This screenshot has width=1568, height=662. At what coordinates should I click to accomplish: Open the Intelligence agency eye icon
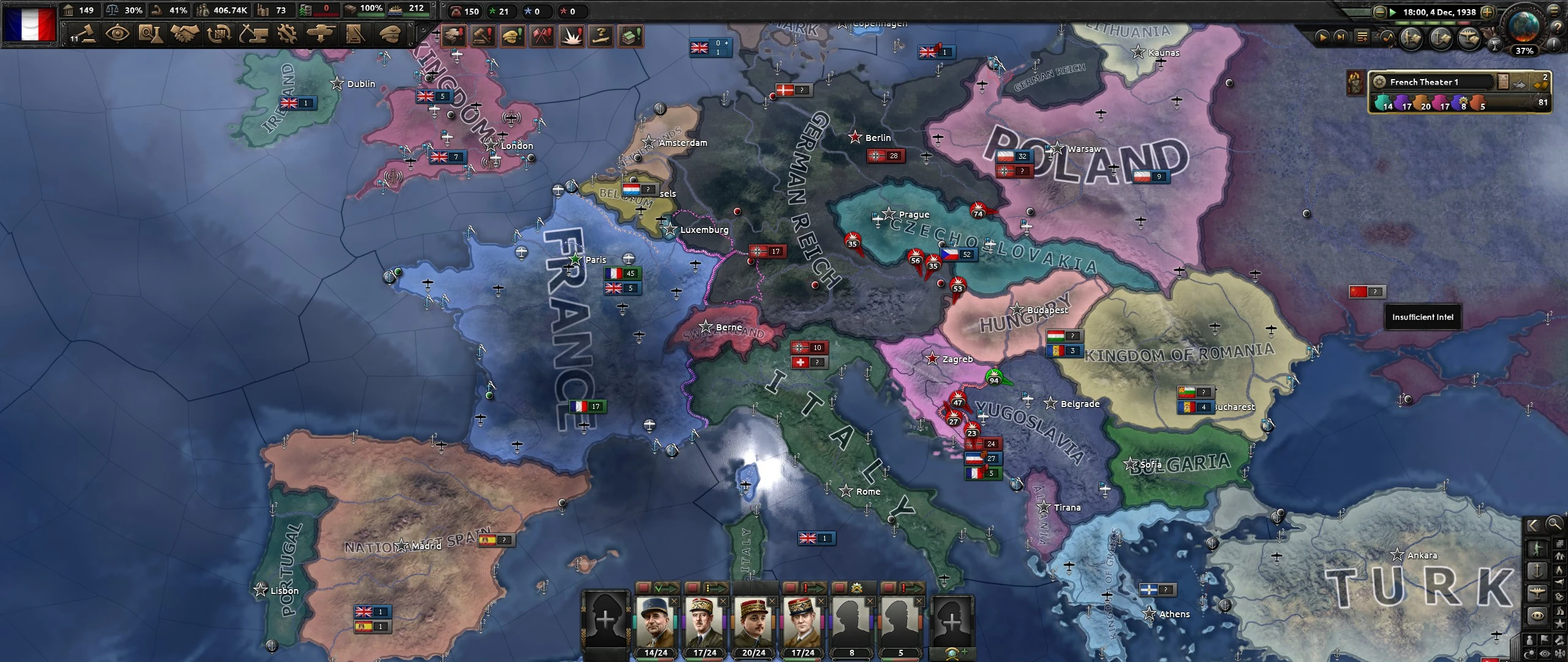pyautogui.click(x=118, y=35)
